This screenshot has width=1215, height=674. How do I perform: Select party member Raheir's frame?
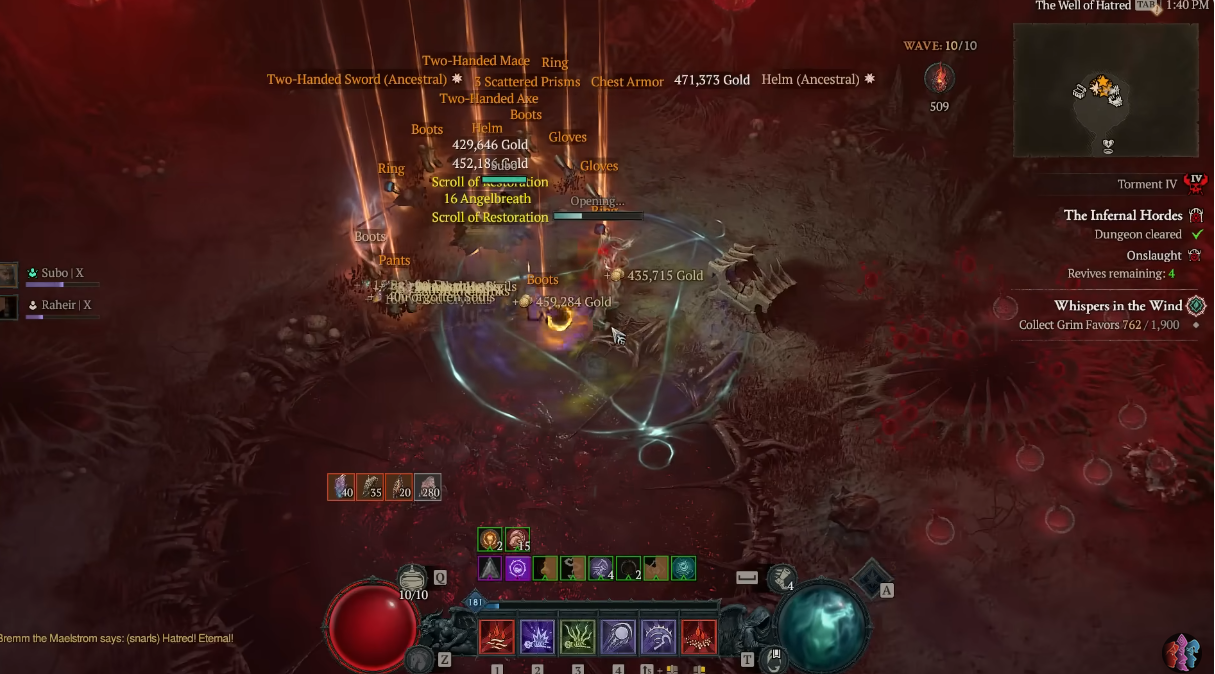coord(60,306)
